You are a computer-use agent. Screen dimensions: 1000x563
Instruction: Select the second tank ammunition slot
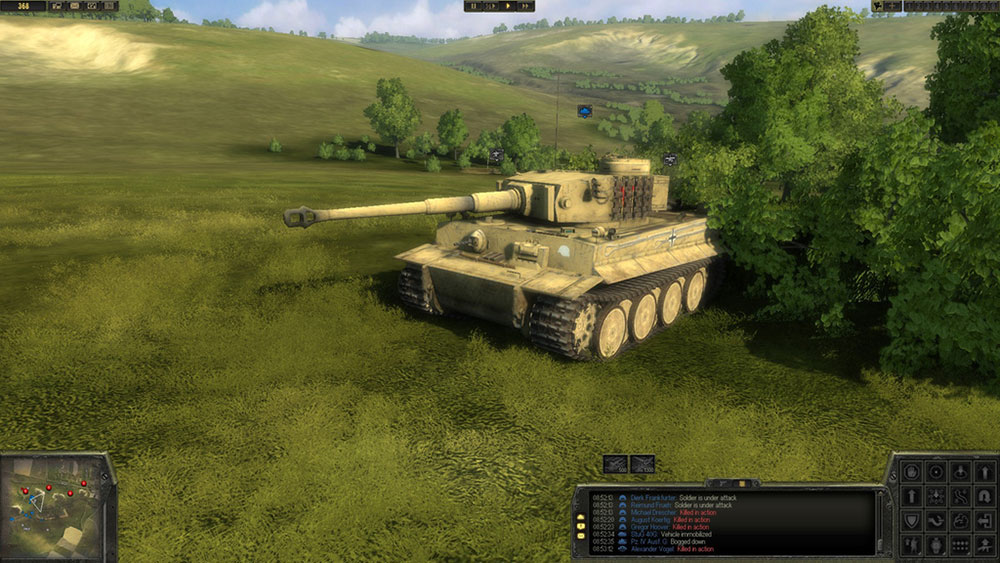(642, 464)
